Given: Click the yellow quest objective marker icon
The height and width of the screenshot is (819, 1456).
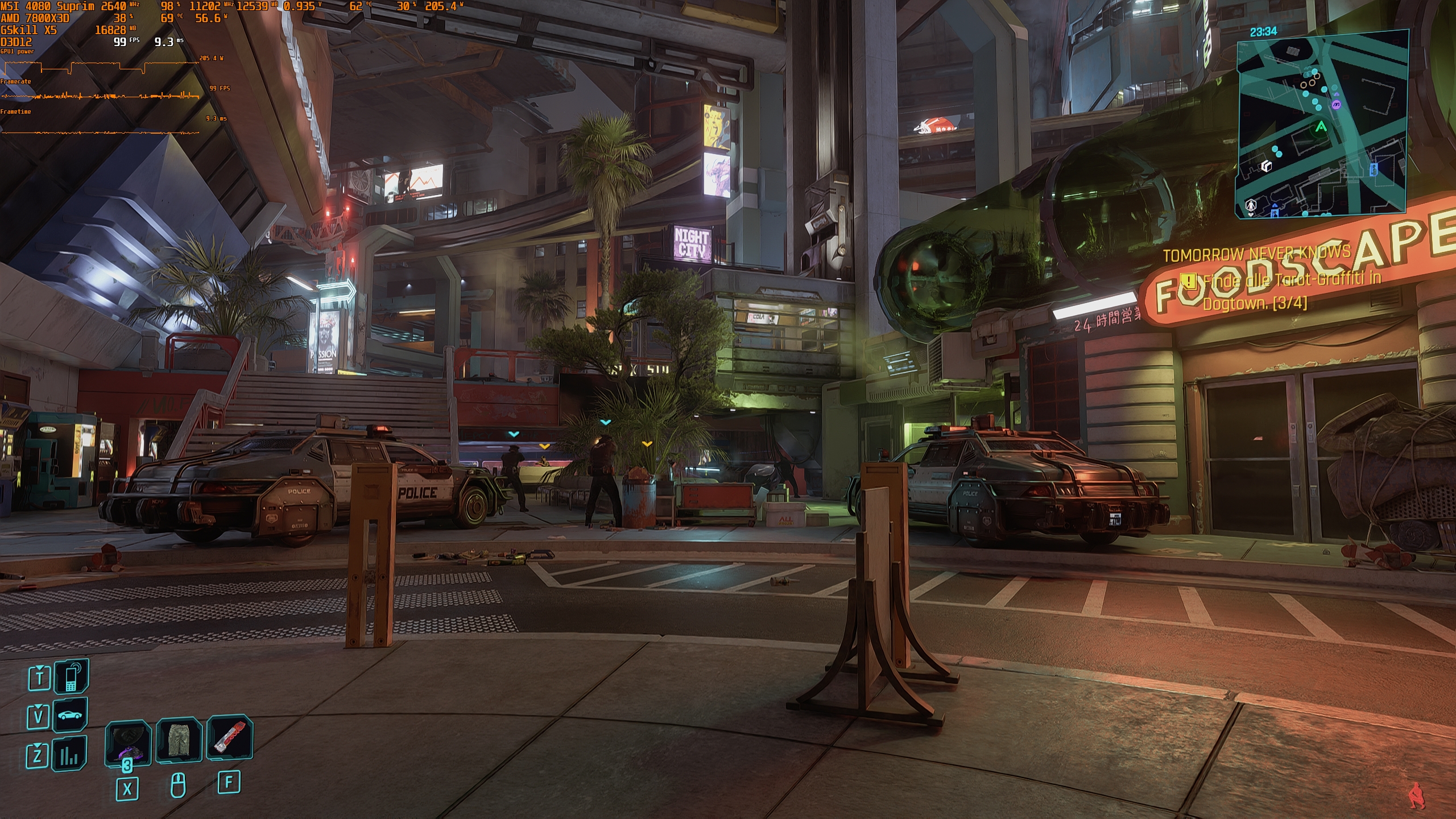Looking at the screenshot, I should coord(1189,280).
